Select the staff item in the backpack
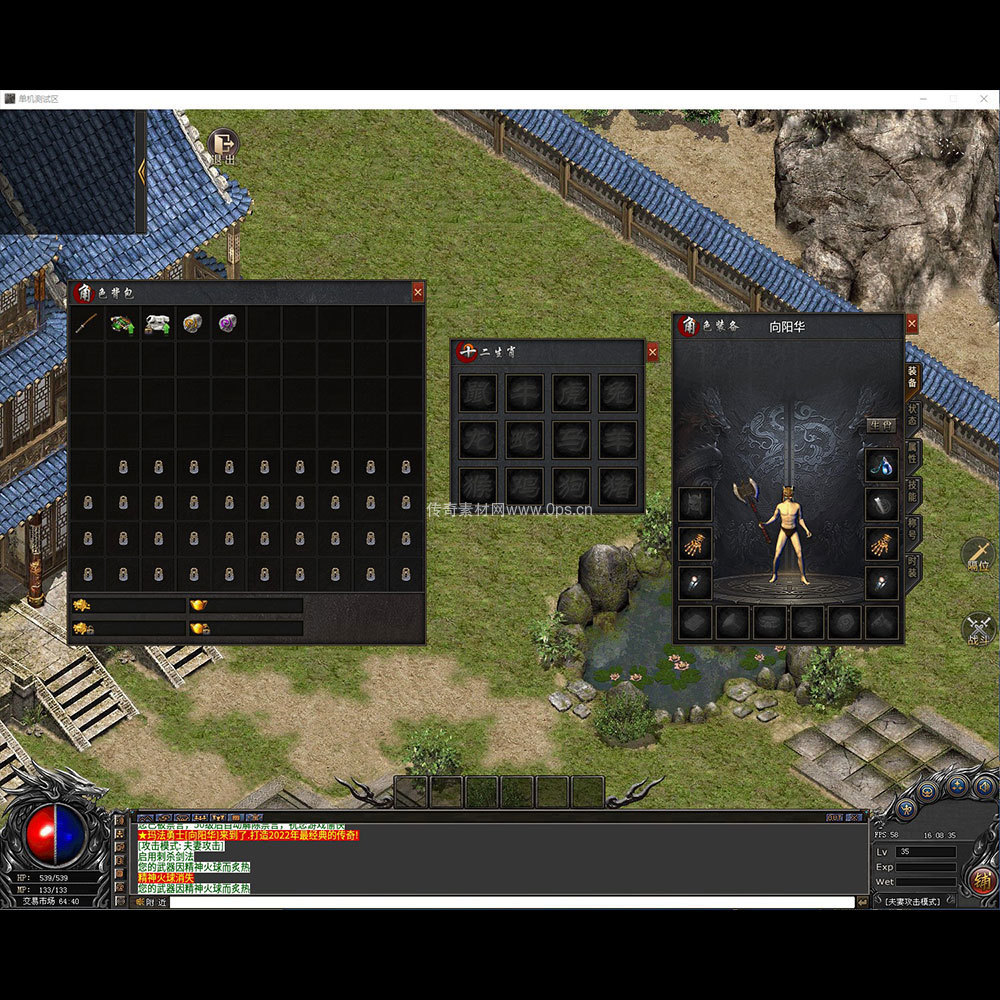The height and width of the screenshot is (1000, 1000). point(87,324)
